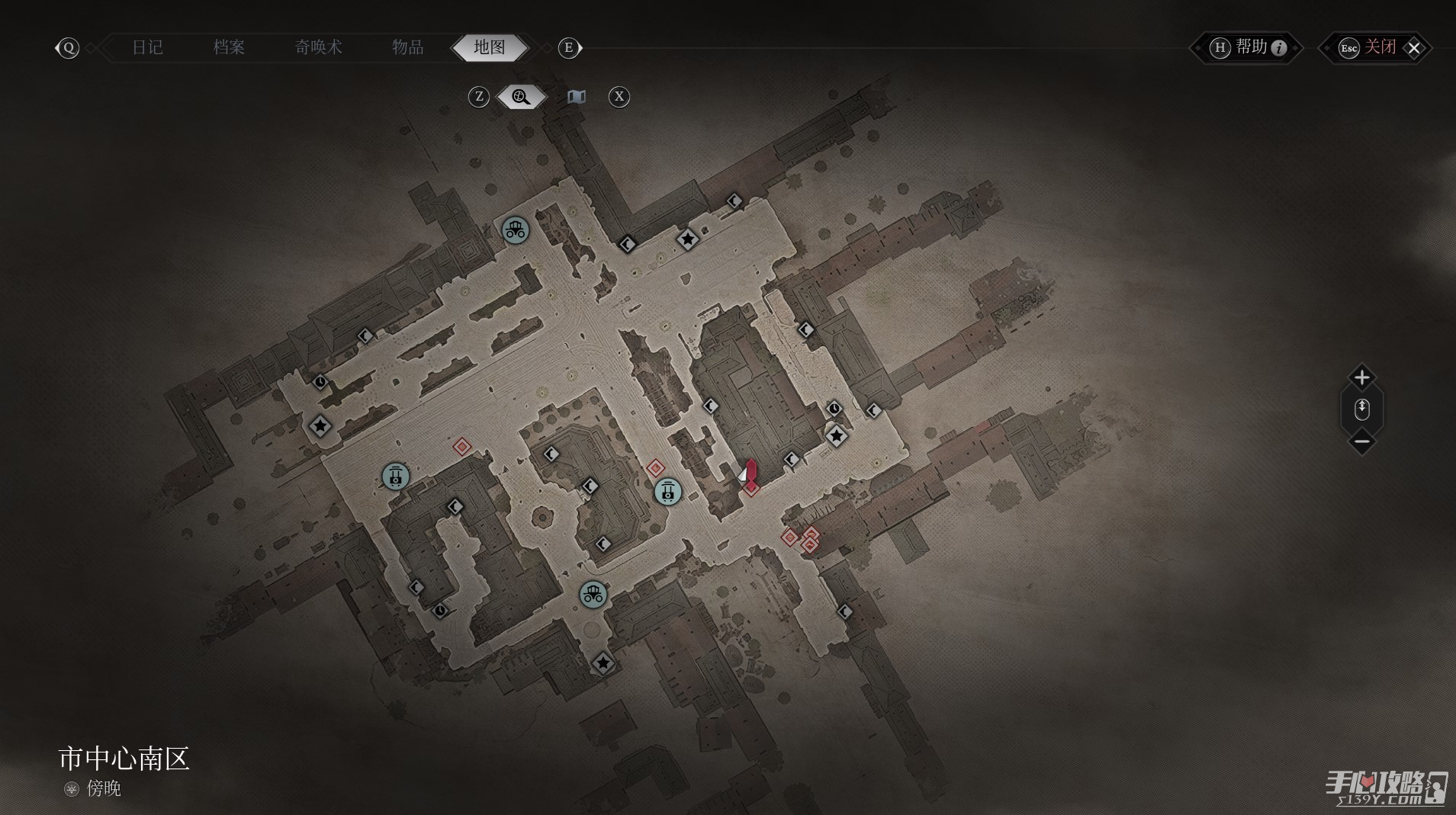Go to the 物品 tab
The width and height of the screenshot is (1456, 815).
click(x=407, y=47)
